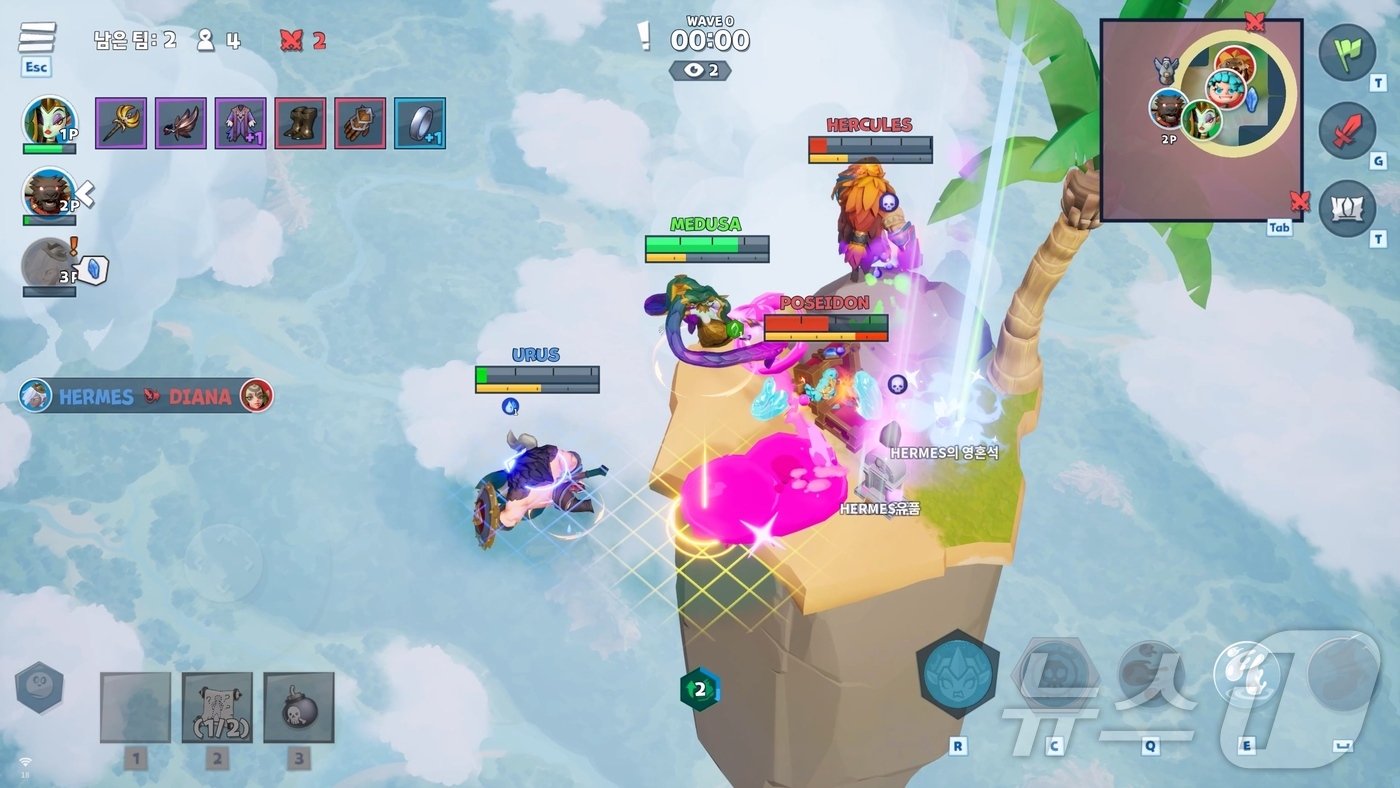Open the hamburger menu above the Esc label
This screenshot has height=788, width=1400.
point(37,38)
